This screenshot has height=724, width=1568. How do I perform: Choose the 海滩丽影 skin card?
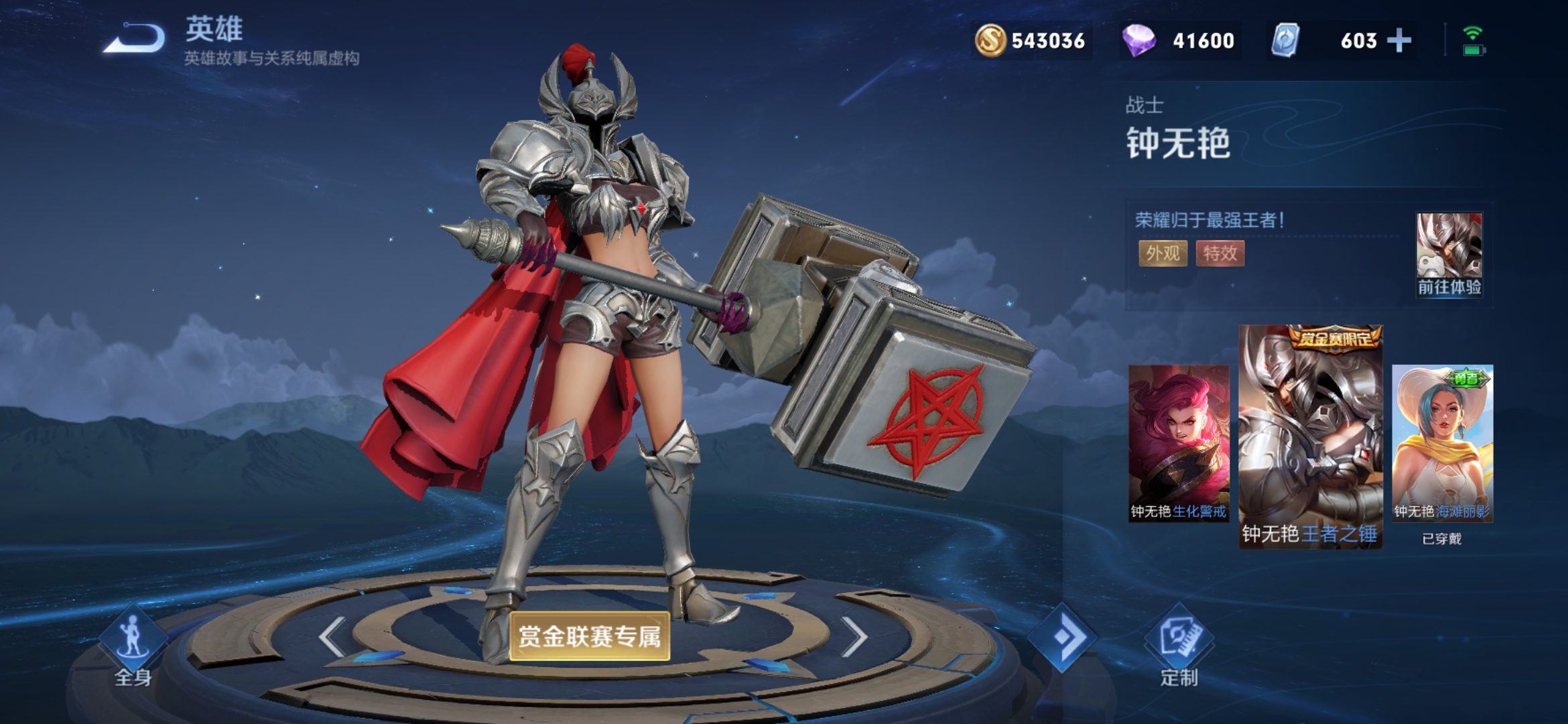1442,443
